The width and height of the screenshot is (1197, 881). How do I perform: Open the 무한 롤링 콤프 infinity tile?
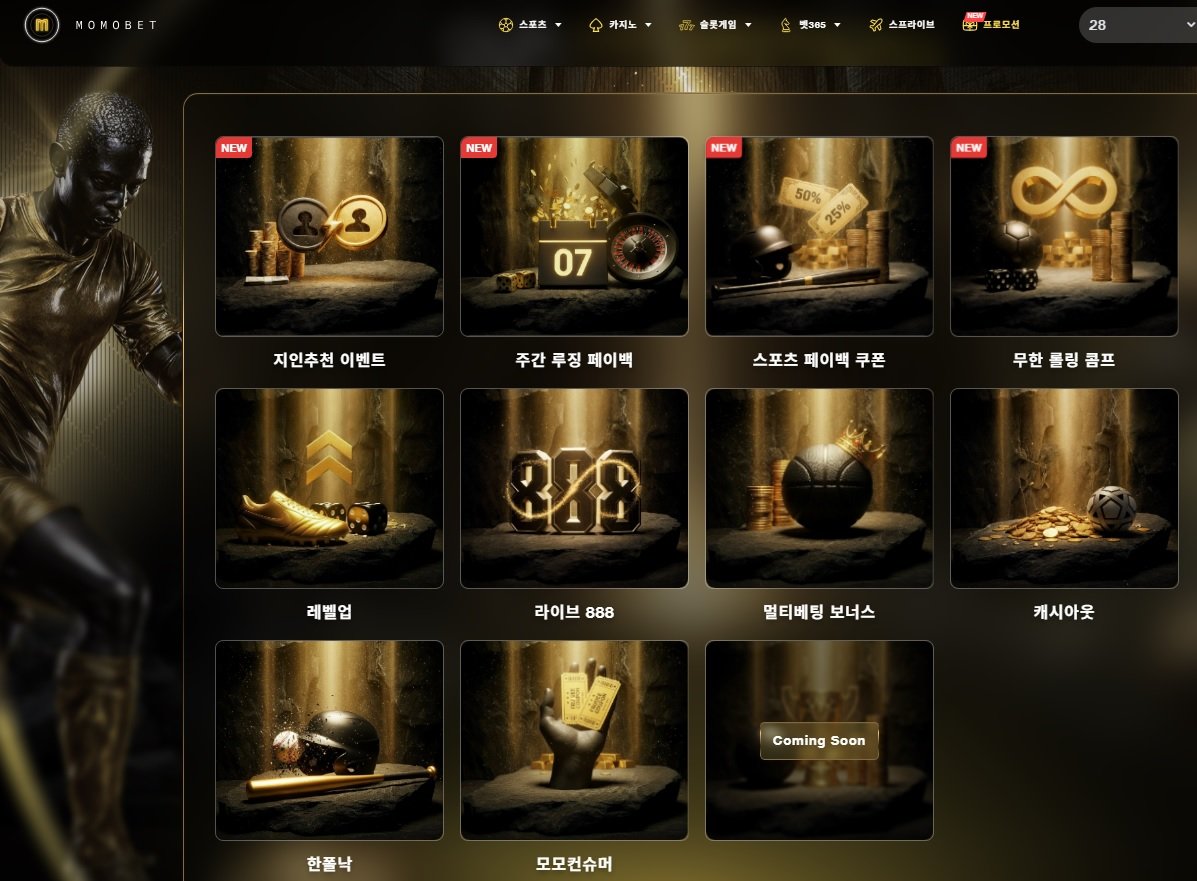pos(1064,236)
